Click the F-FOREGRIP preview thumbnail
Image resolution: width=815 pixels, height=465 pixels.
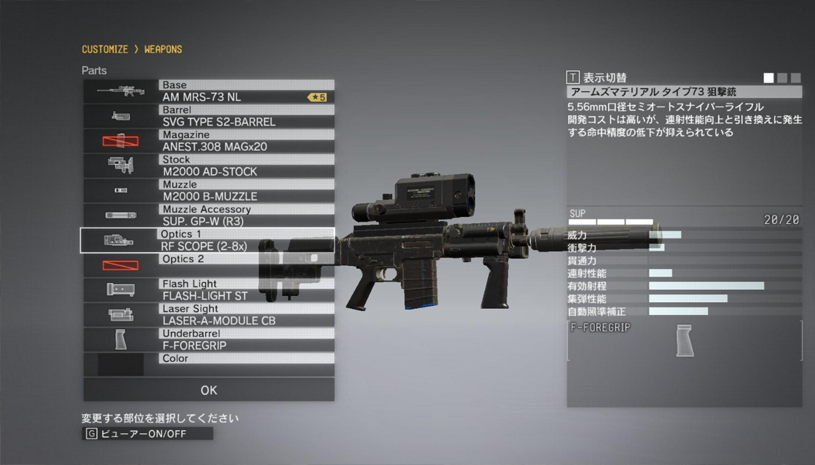[x=685, y=342]
